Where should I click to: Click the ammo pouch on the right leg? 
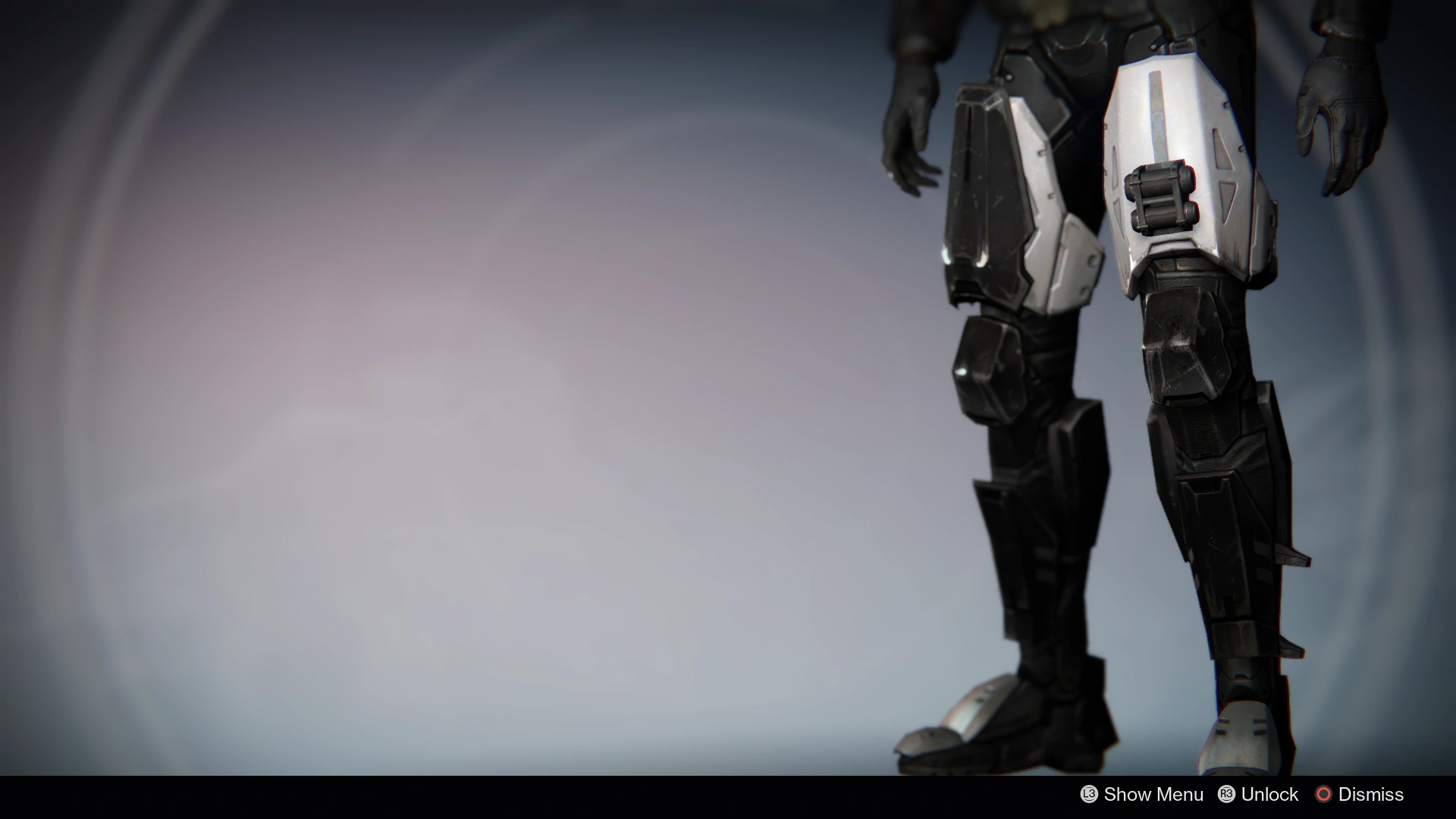click(1160, 197)
